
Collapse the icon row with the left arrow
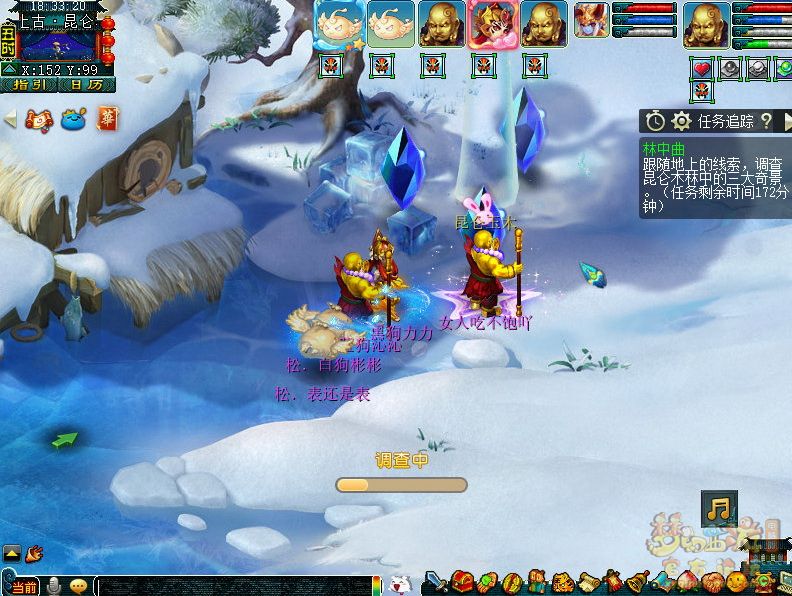pos(10,119)
